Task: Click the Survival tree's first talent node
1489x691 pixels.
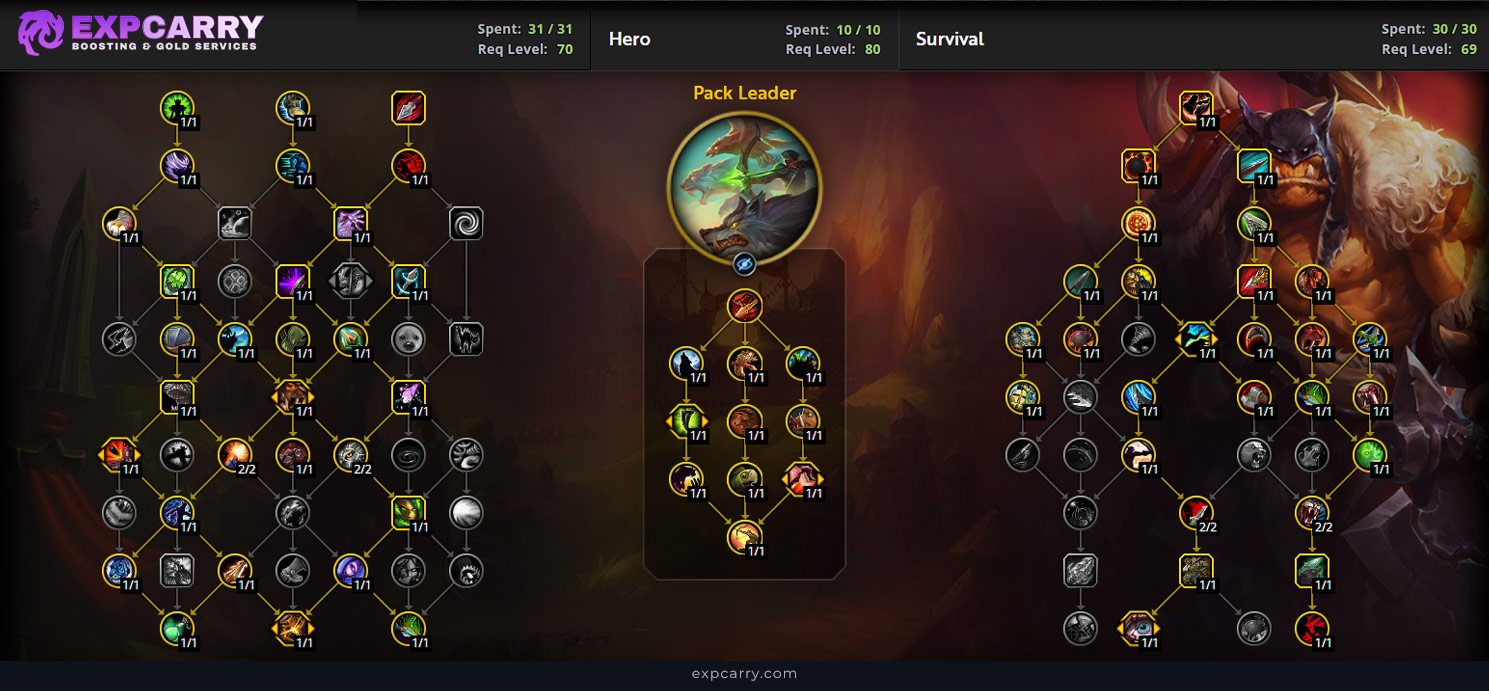Action: [x=1196, y=108]
